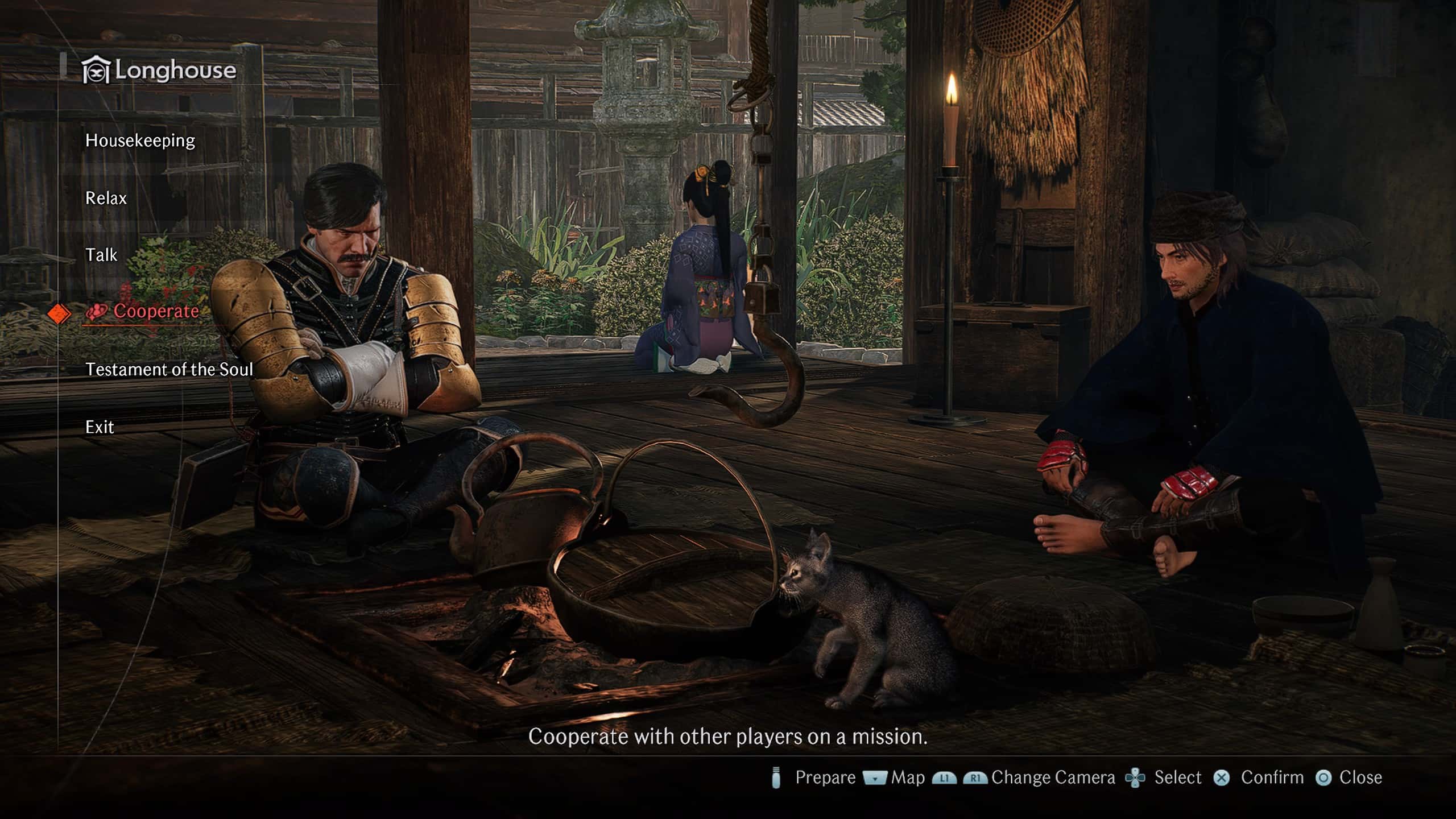Open Testament of the Soul
The width and height of the screenshot is (1456, 819).
click(169, 370)
